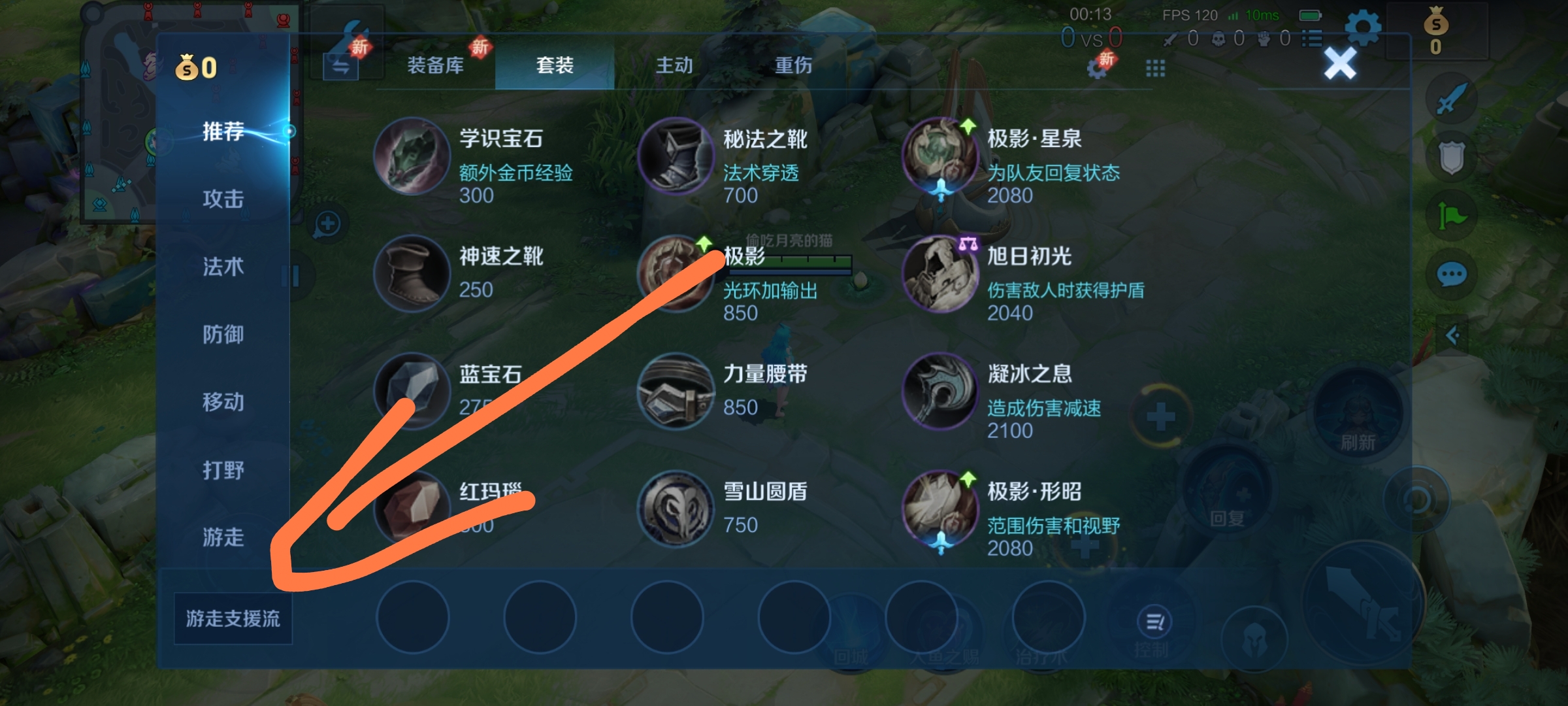Expand the 游走 roaming category in left sidebar
The image size is (1568, 706).
(223, 539)
